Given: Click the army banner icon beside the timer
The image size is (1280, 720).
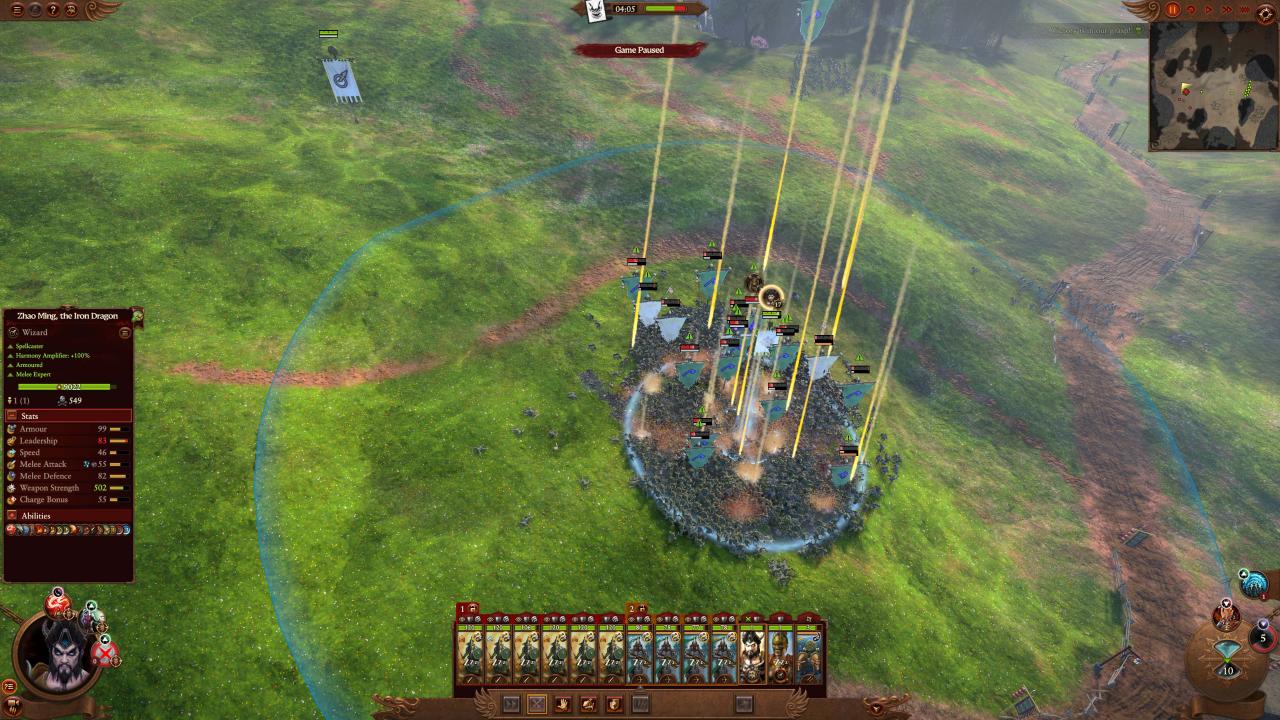Looking at the screenshot, I should click(x=596, y=11).
